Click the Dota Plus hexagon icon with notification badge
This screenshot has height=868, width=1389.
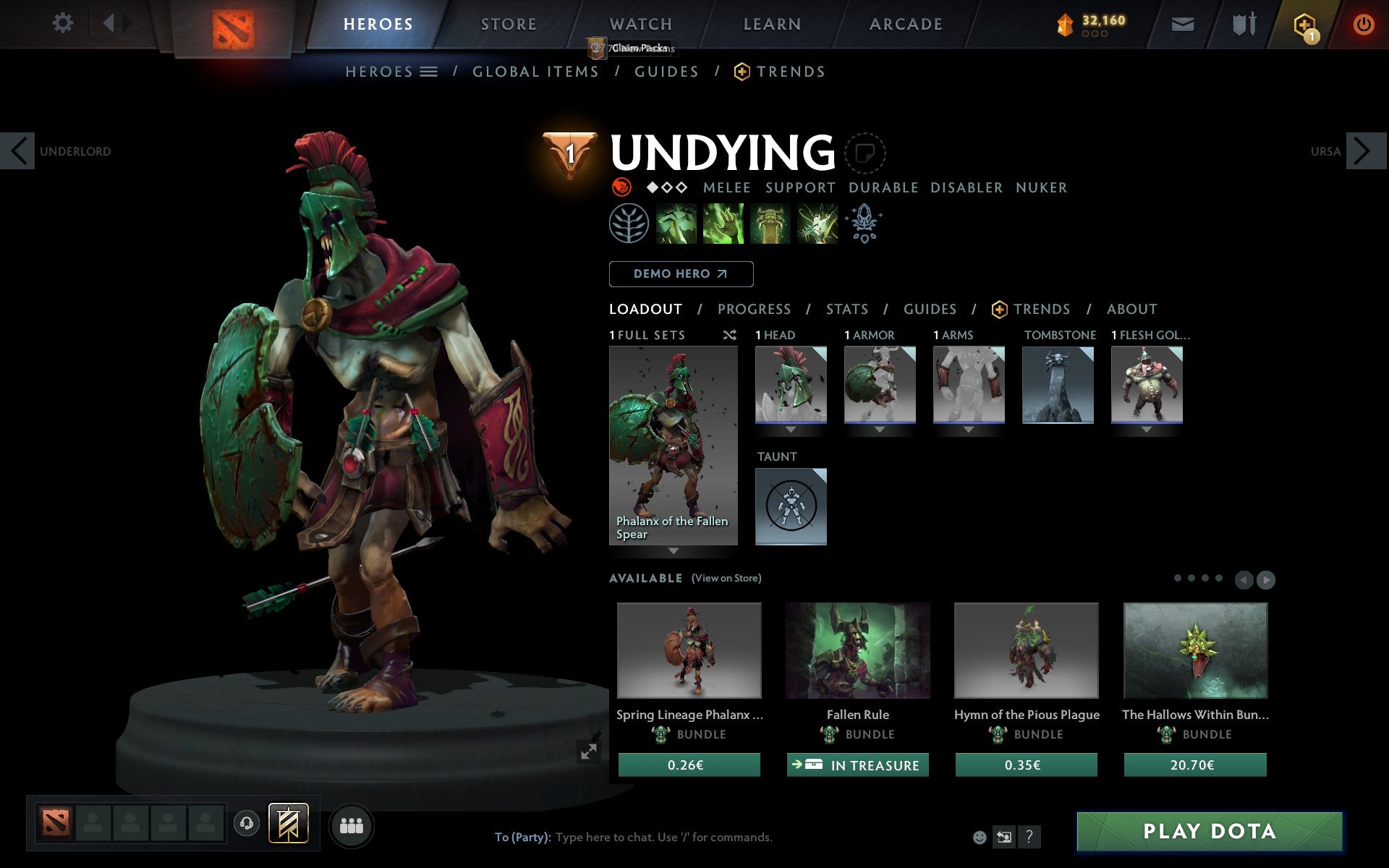1306,23
